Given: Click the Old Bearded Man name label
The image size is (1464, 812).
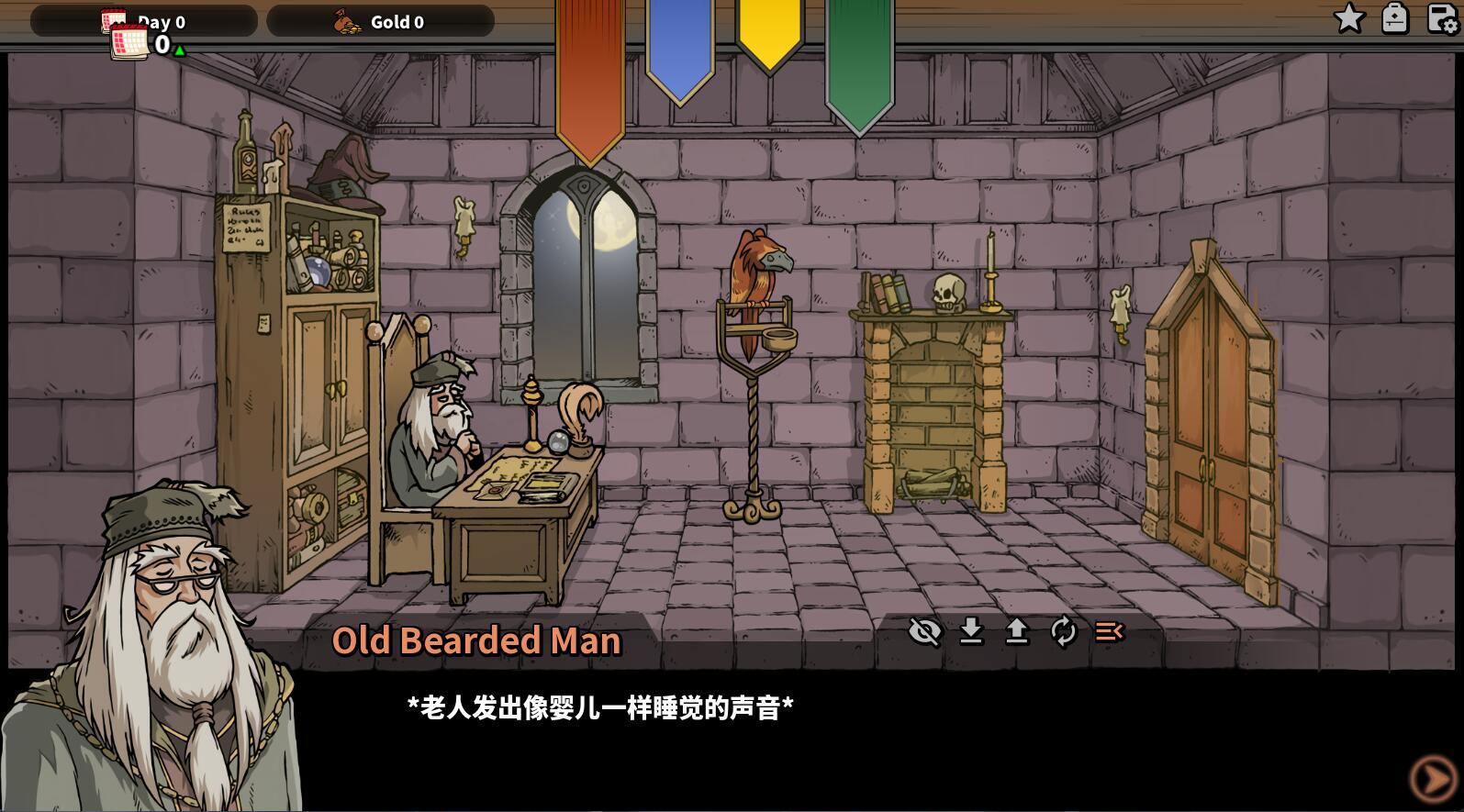Looking at the screenshot, I should click(477, 640).
